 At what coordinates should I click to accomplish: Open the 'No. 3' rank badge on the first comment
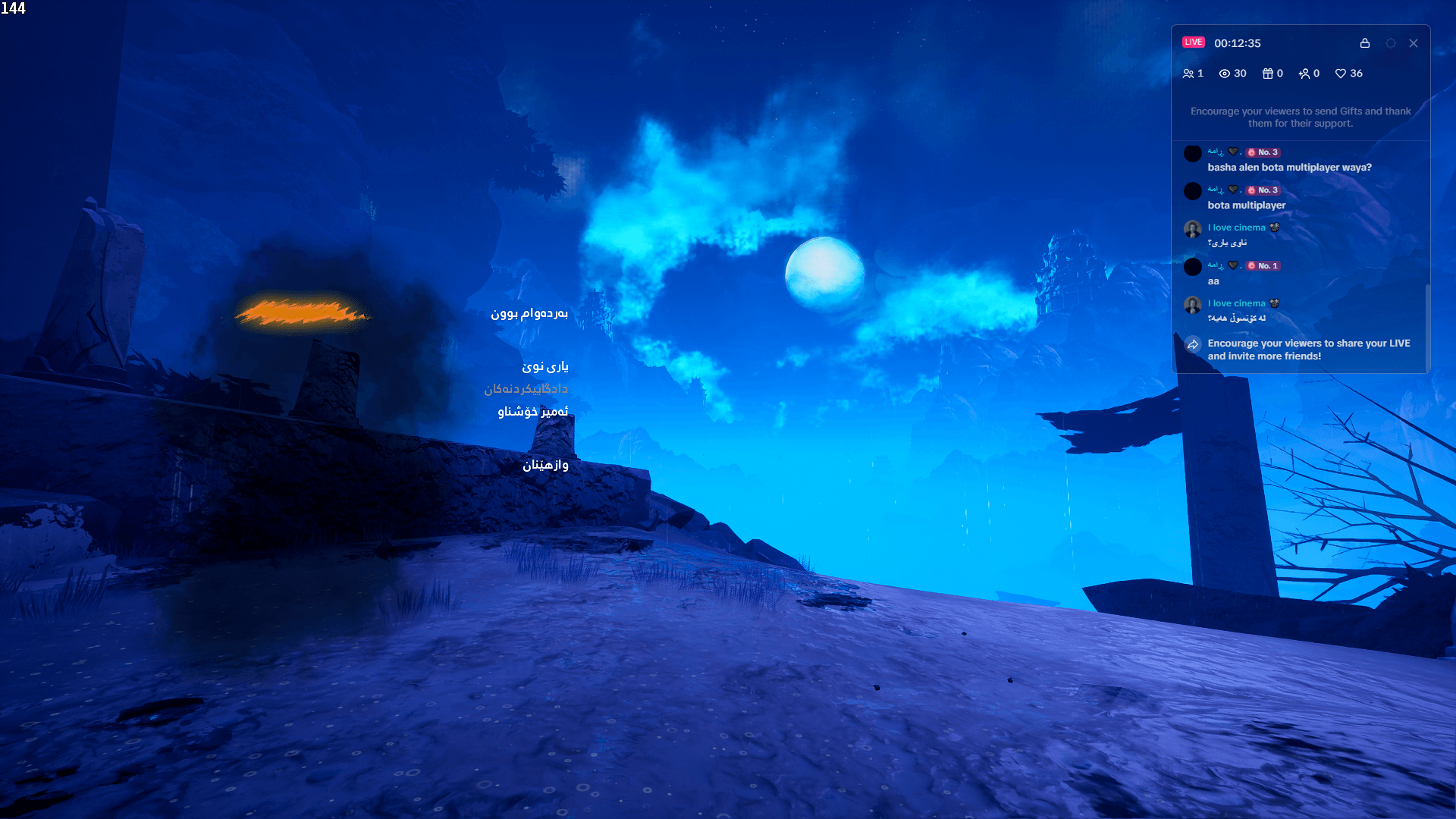click(1263, 152)
